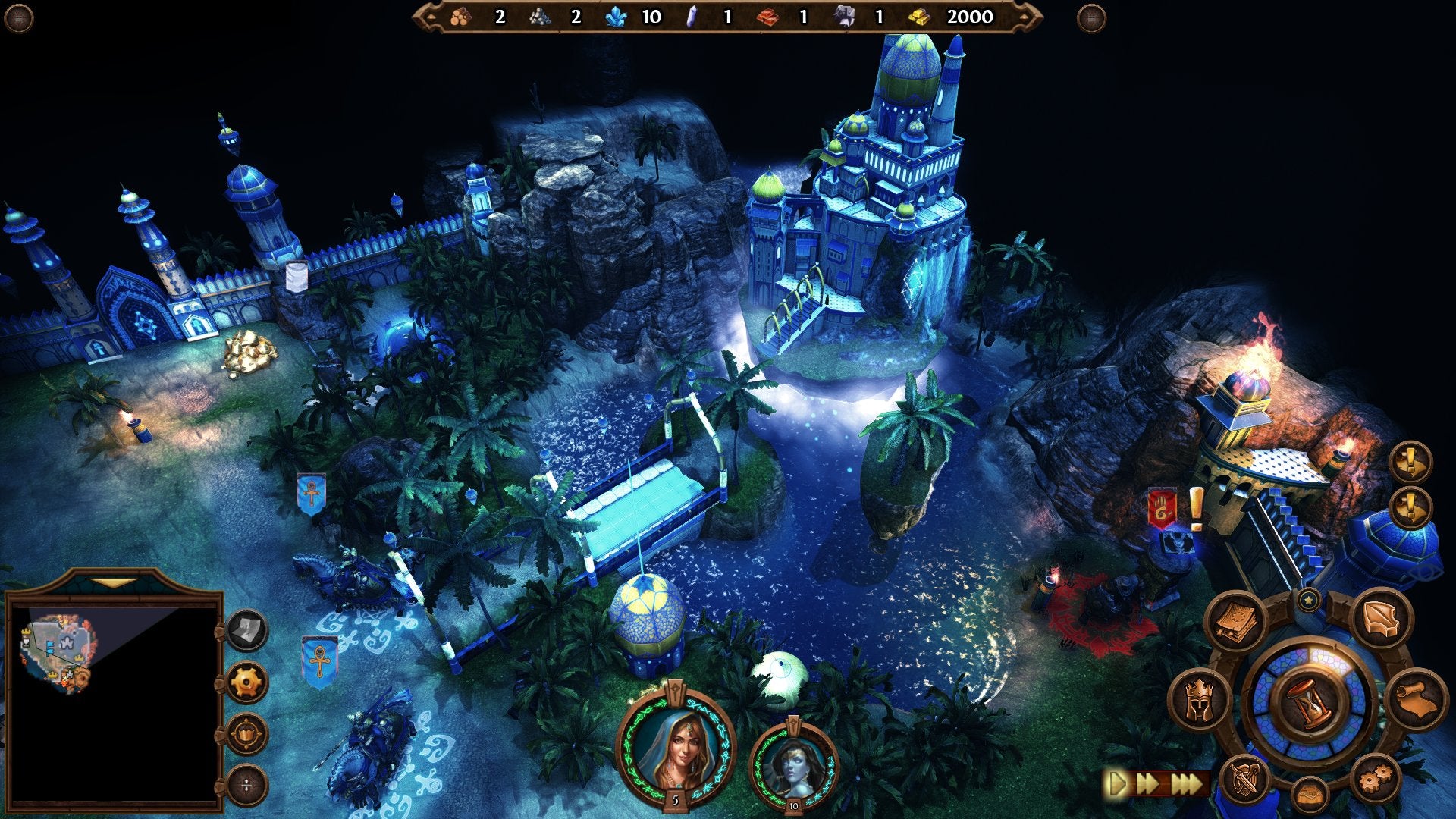Open the topmost exclamation scroll notification
1456x819 pixels.
pos(1410,461)
